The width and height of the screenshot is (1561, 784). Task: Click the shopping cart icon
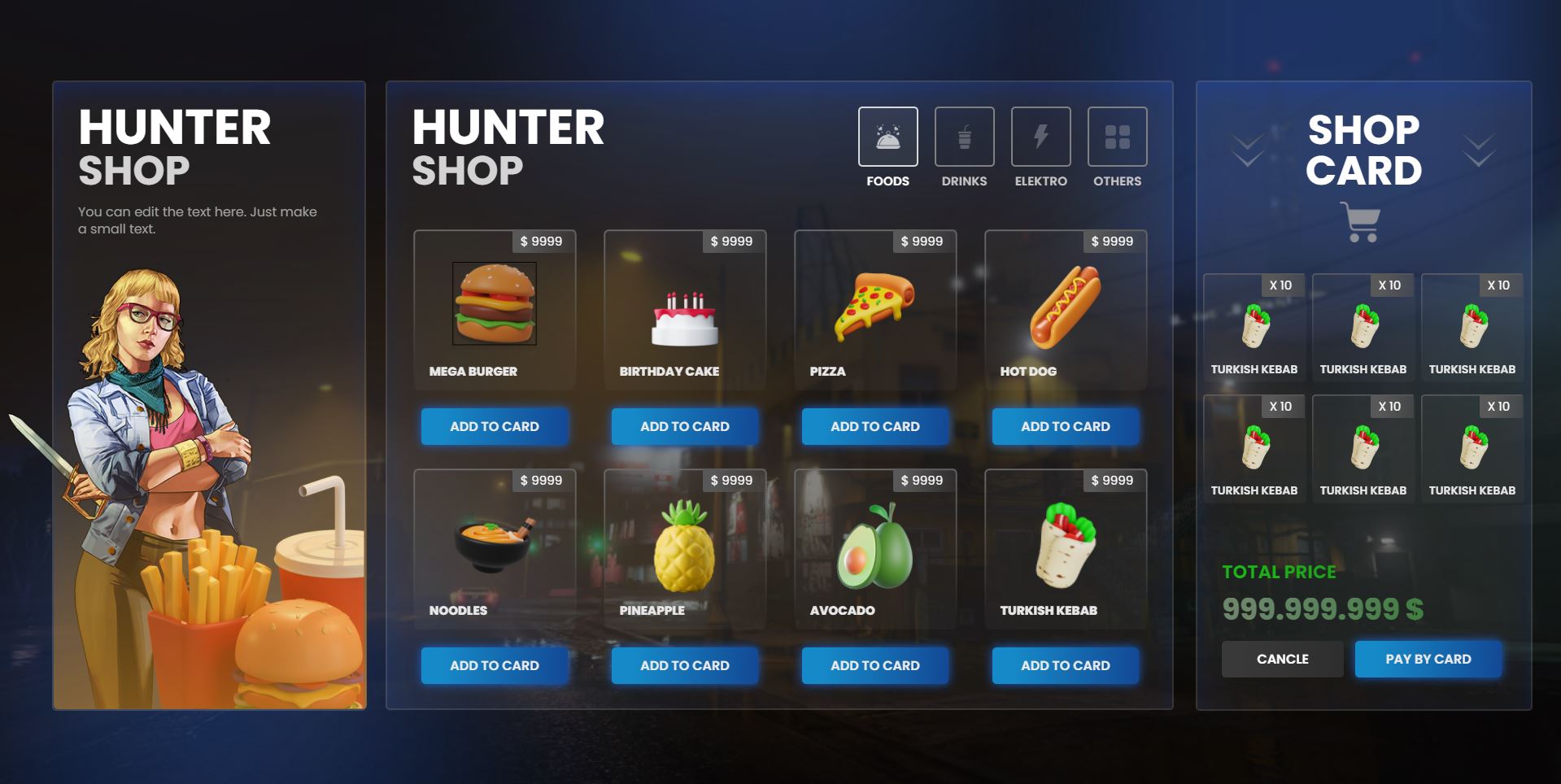coord(1360,222)
